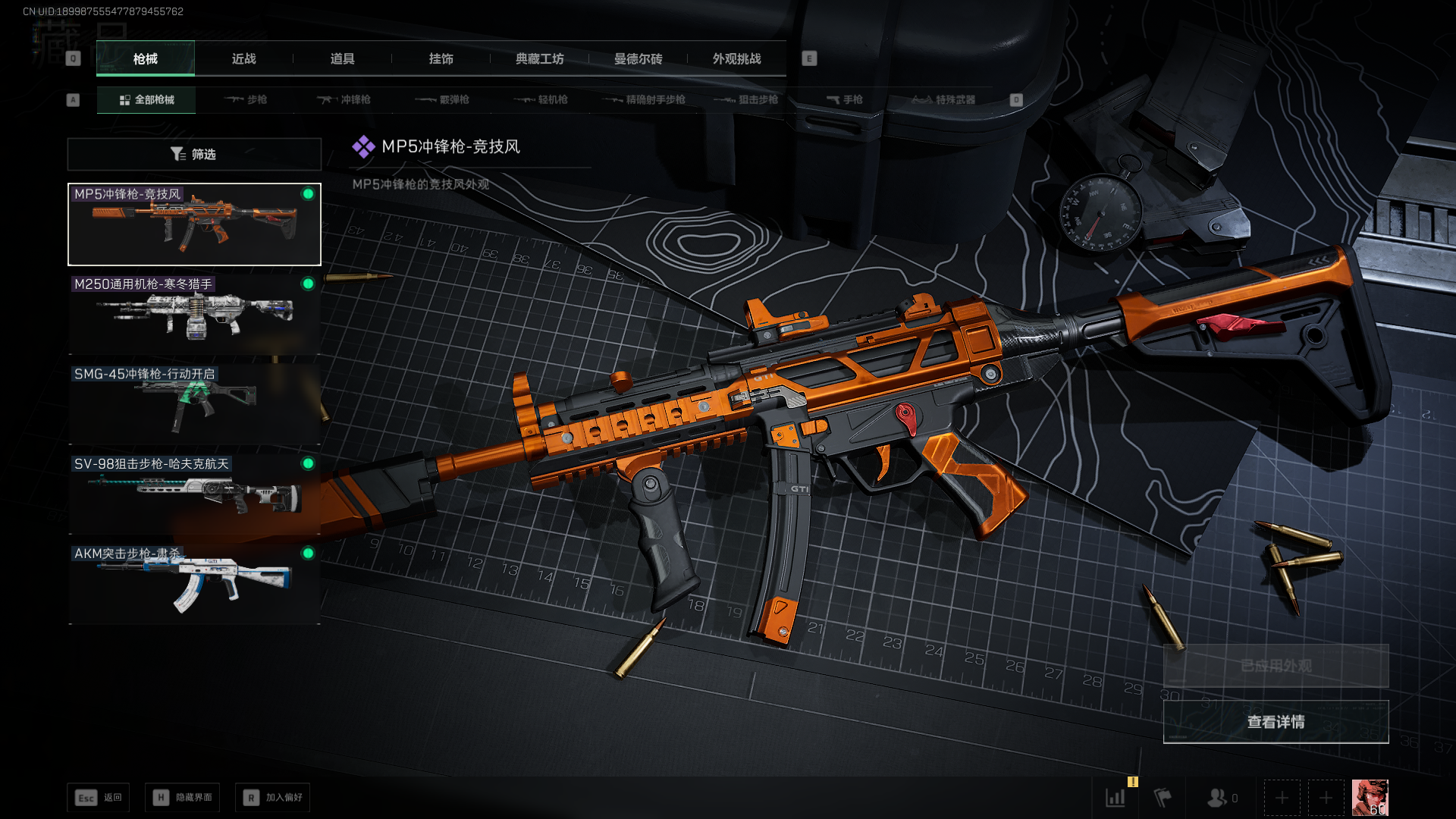Select the SV-98狙击步枪-哈夫克航天 skin
Screen dimensions: 1456x819
coord(194,494)
